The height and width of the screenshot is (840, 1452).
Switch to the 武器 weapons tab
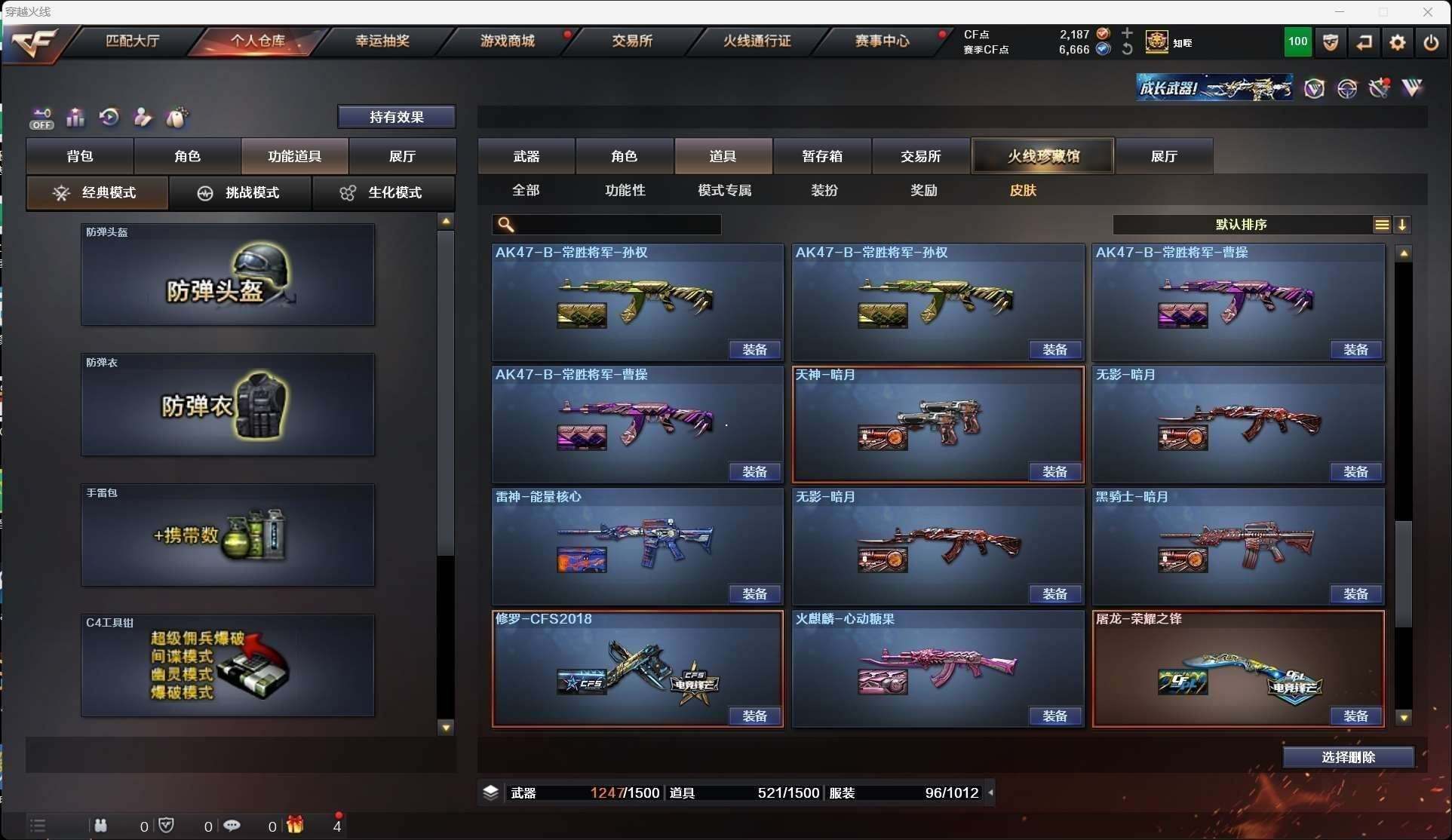tap(526, 156)
